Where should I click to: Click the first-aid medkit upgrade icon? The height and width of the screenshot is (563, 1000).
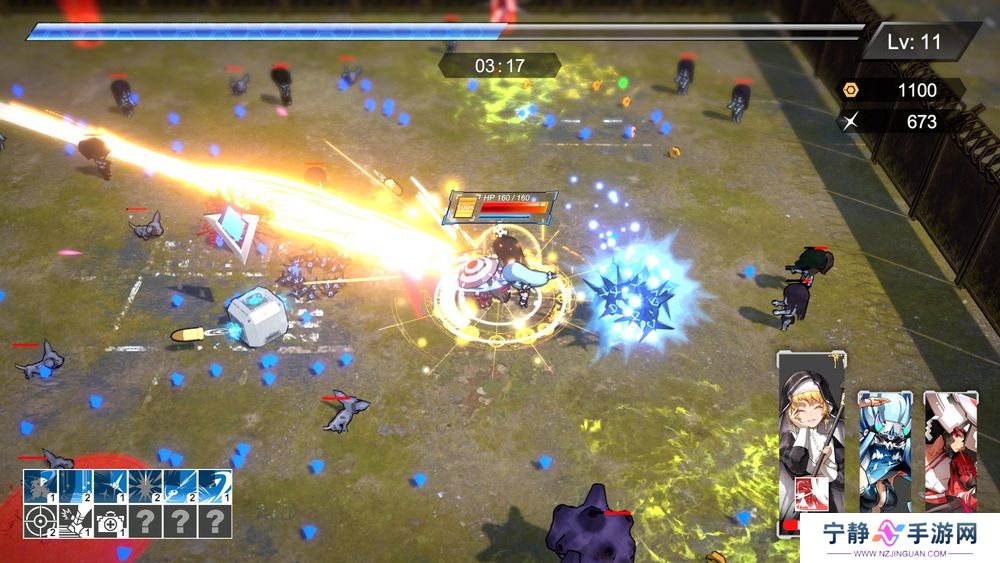coord(110,521)
